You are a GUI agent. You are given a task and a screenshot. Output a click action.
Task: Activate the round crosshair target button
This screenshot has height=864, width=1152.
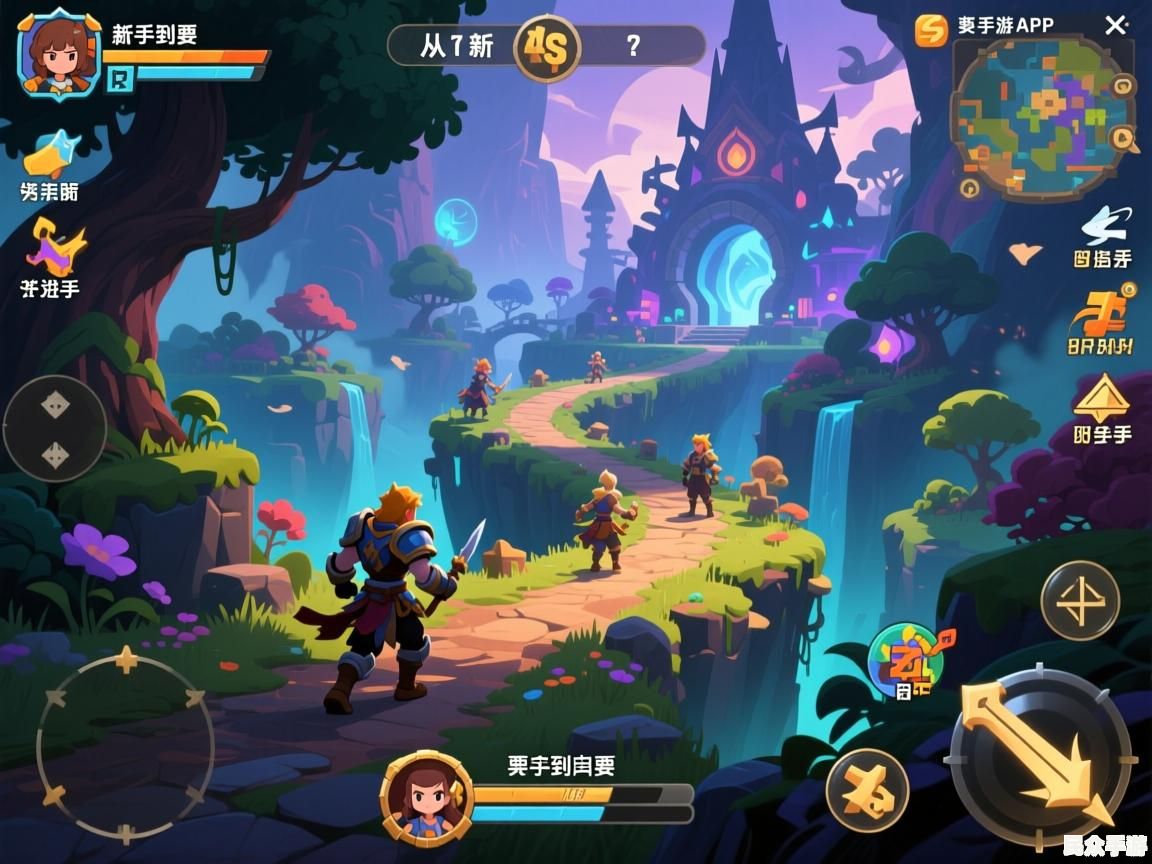point(1079,601)
